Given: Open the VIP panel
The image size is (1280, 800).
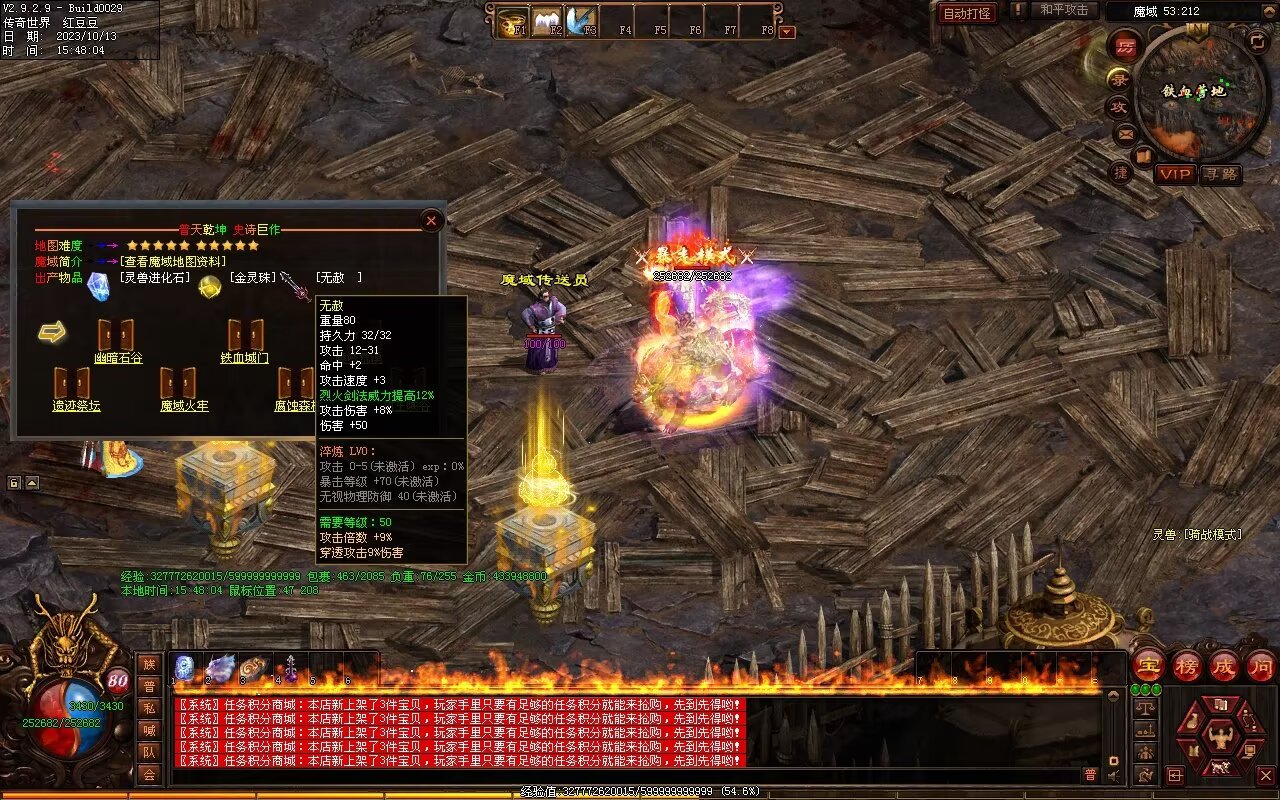Looking at the screenshot, I should tap(1175, 174).
